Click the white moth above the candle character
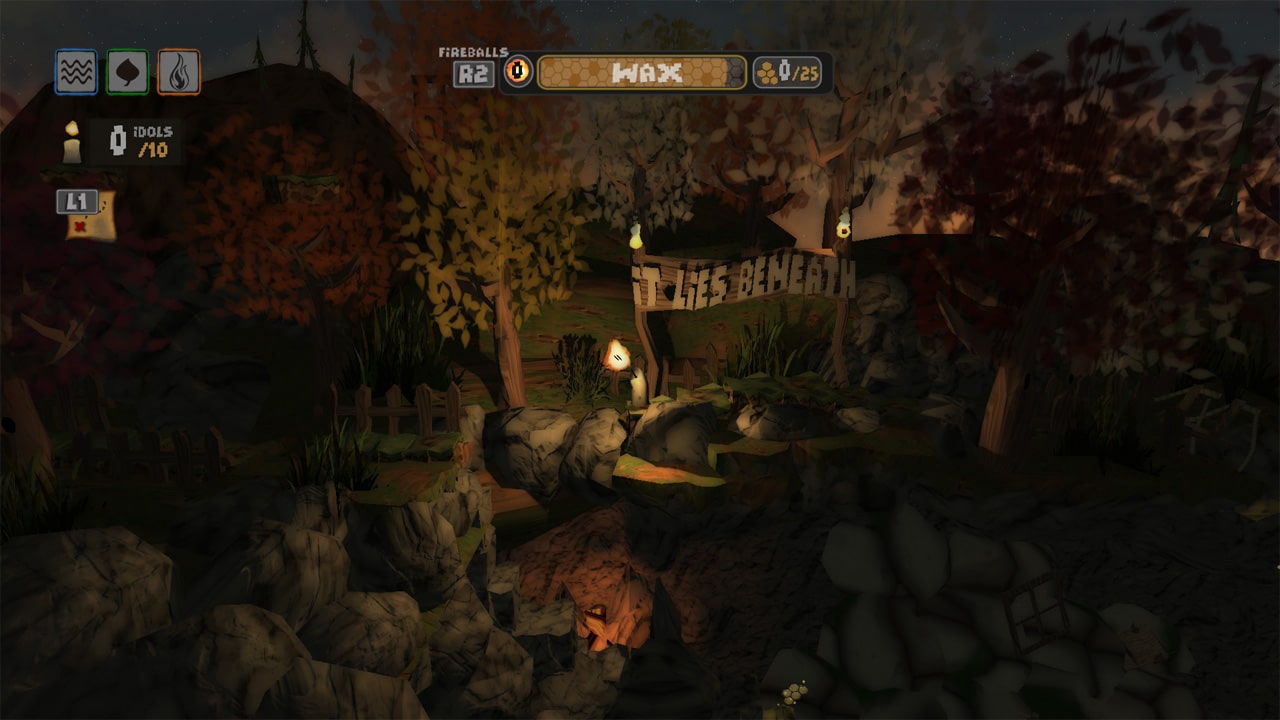 tap(616, 356)
